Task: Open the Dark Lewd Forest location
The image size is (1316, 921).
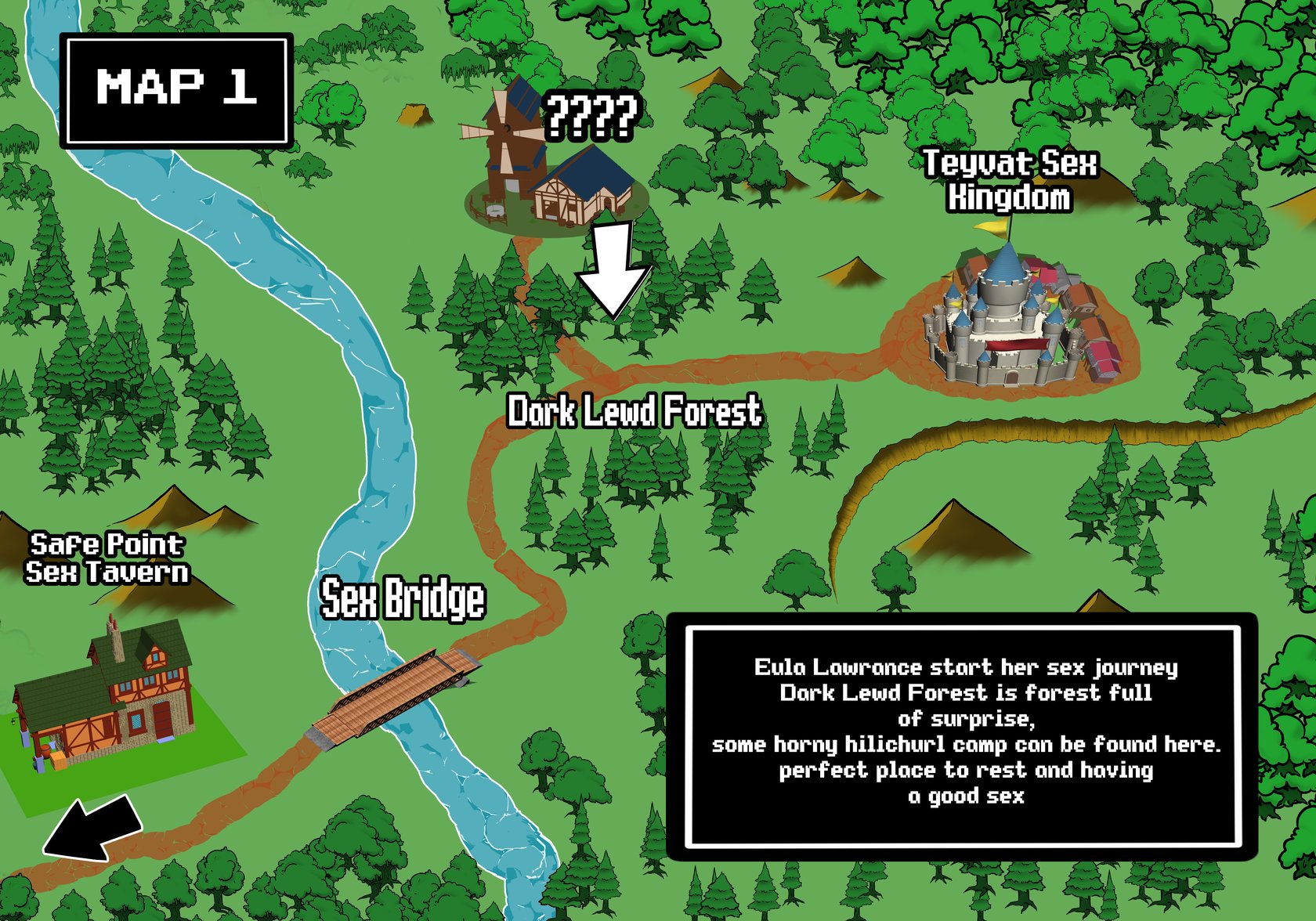Action: (x=634, y=412)
